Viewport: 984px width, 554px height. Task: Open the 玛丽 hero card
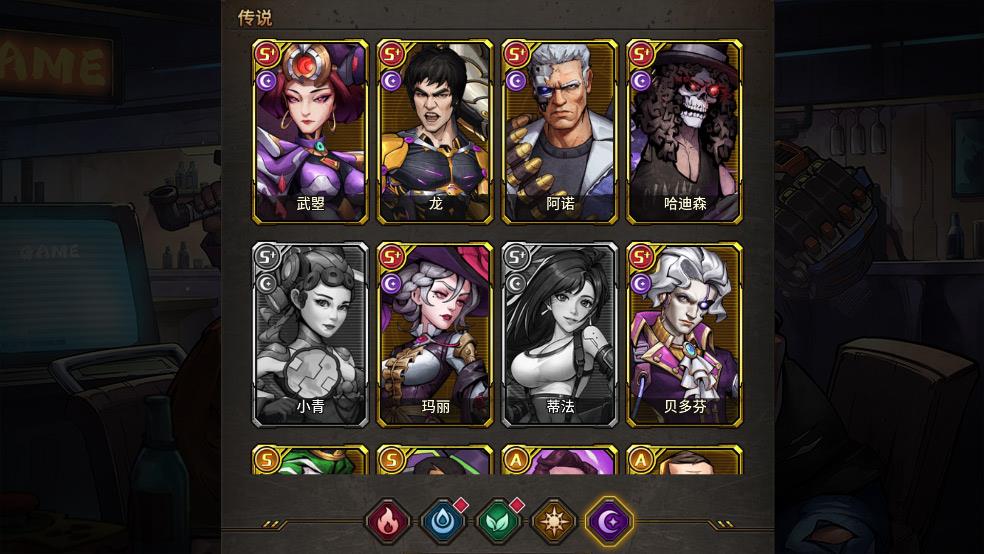click(x=435, y=334)
